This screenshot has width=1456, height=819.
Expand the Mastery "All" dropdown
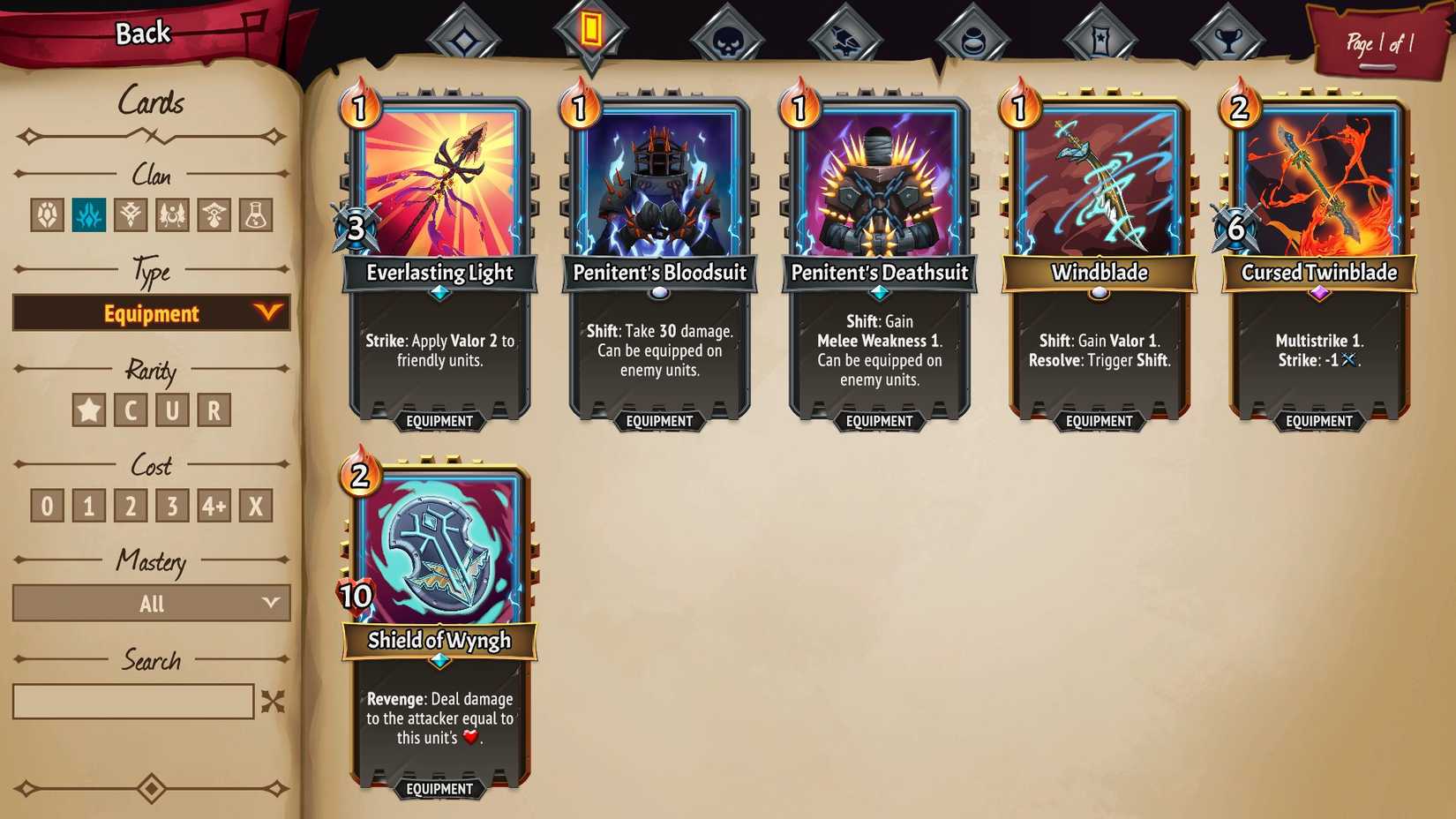click(x=150, y=604)
